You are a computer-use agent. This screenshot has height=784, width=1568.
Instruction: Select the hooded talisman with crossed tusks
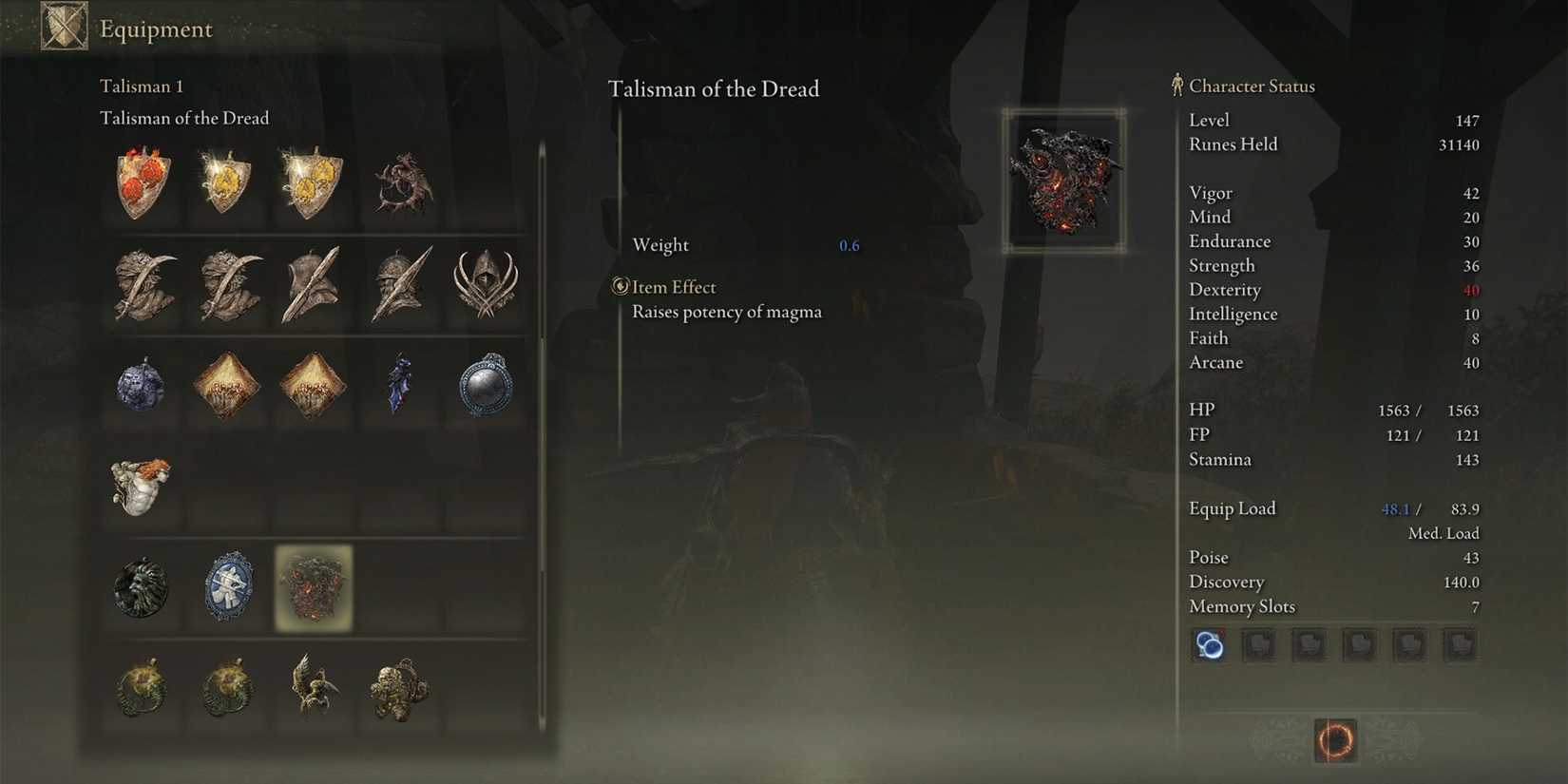point(485,285)
